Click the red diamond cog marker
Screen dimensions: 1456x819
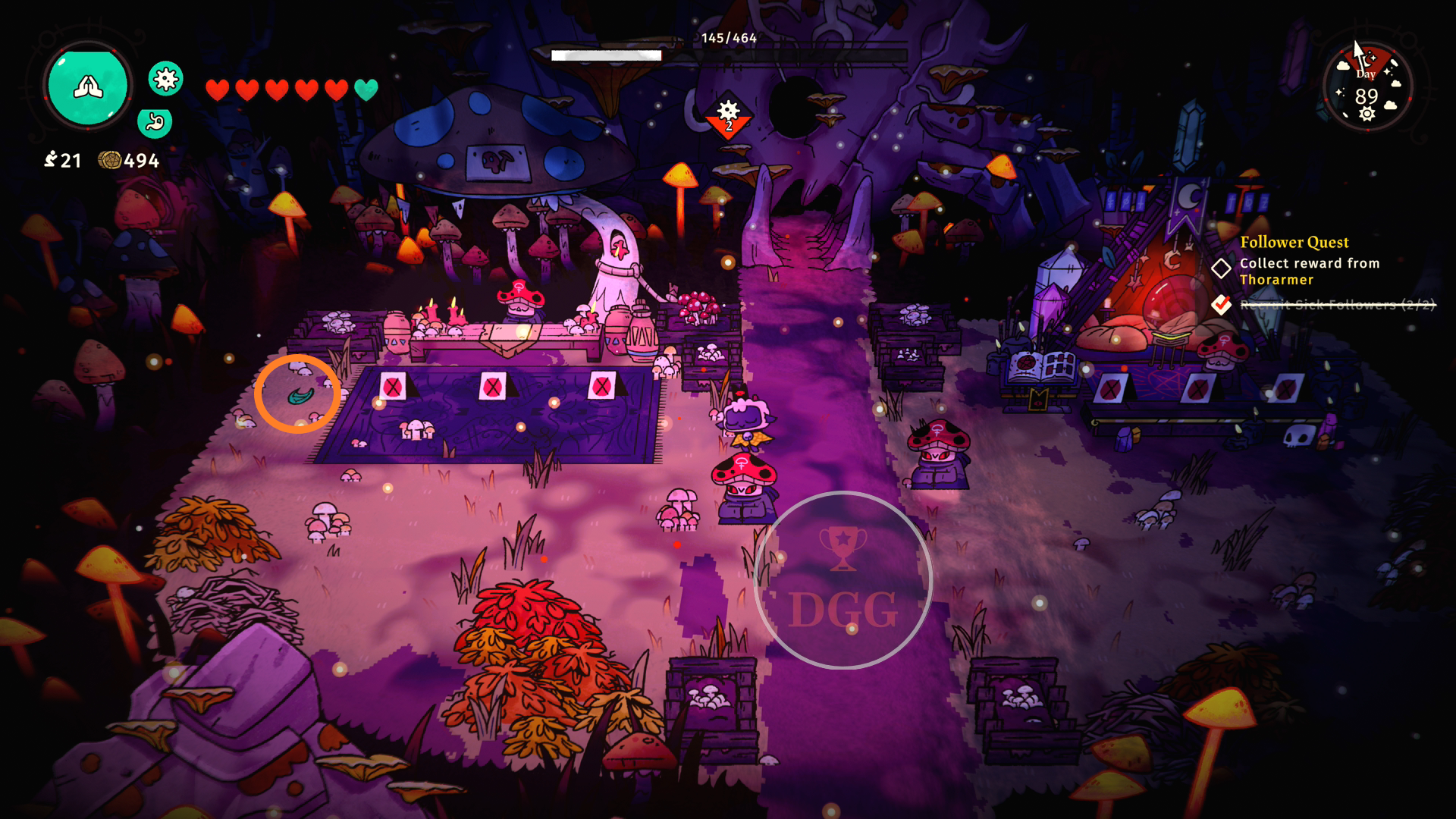click(728, 117)
